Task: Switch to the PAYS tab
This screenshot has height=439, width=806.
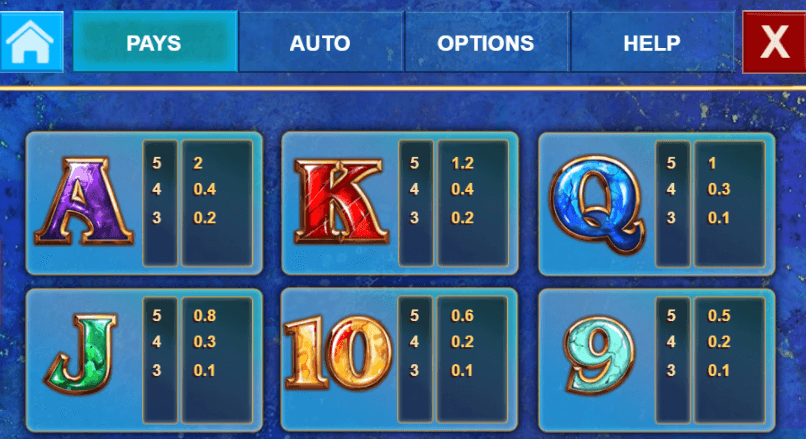Action: pyautogui.click(x=155, y=43)
